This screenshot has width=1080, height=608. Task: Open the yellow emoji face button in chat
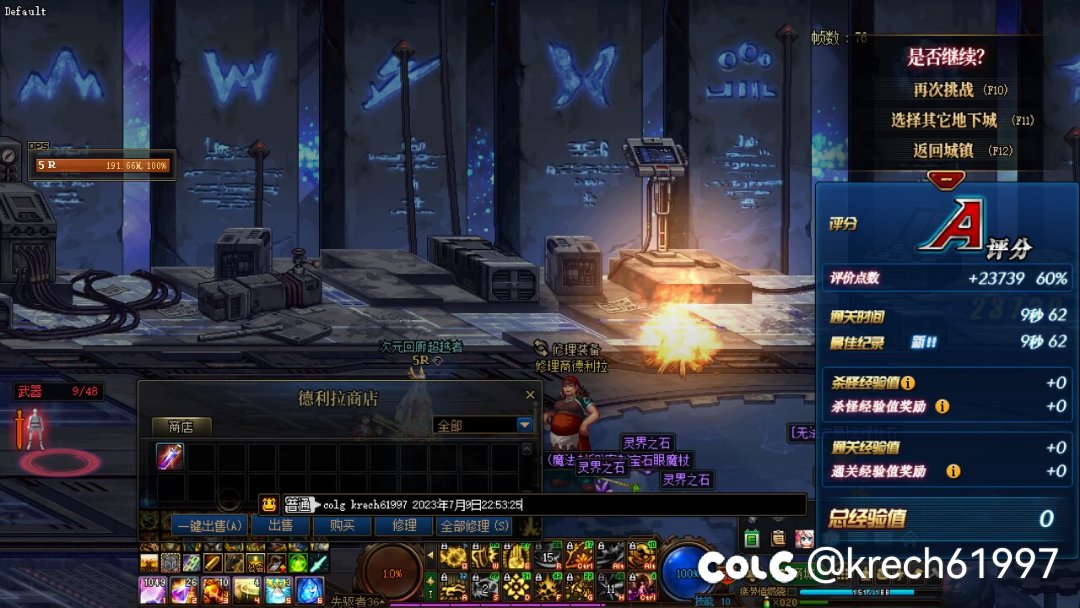pos(268,505)
